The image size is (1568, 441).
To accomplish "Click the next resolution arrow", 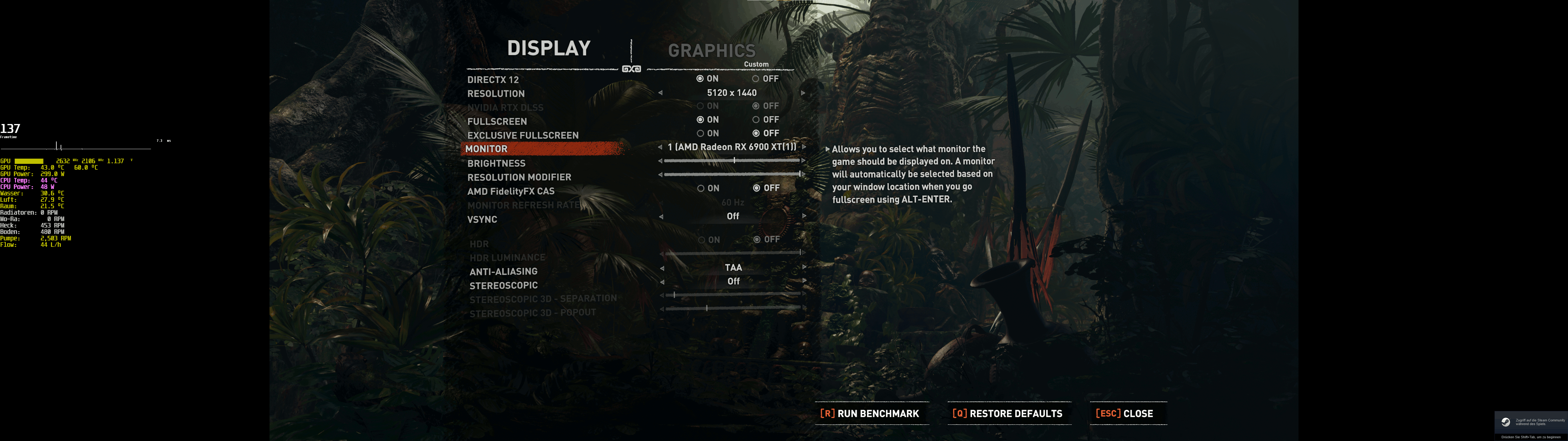I will coord(804,93).
